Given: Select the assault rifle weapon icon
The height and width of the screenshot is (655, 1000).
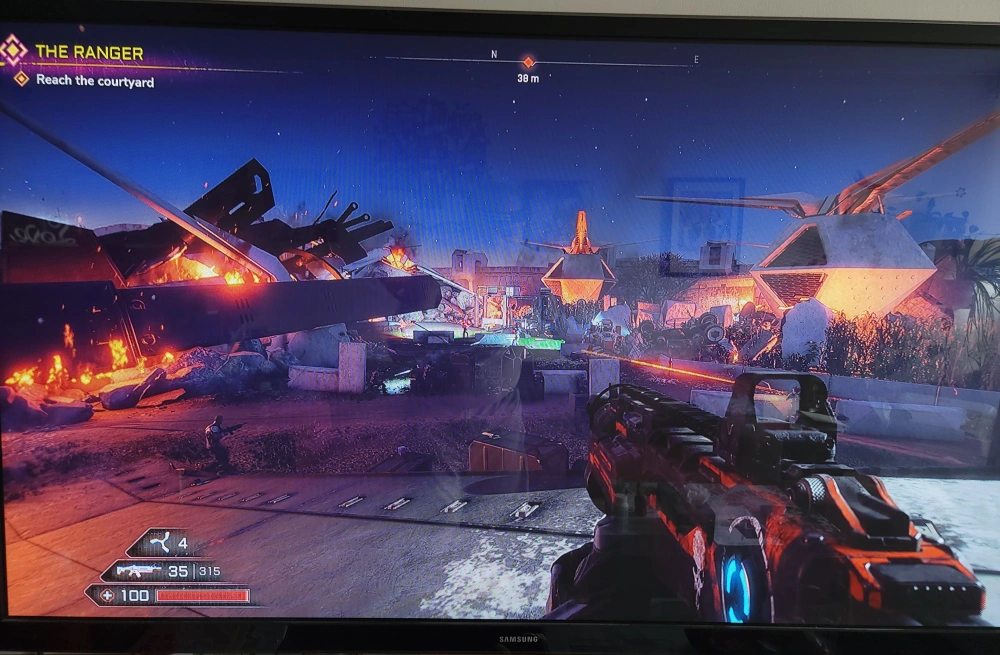Looking at the screenshot, I should pos(139,571).
